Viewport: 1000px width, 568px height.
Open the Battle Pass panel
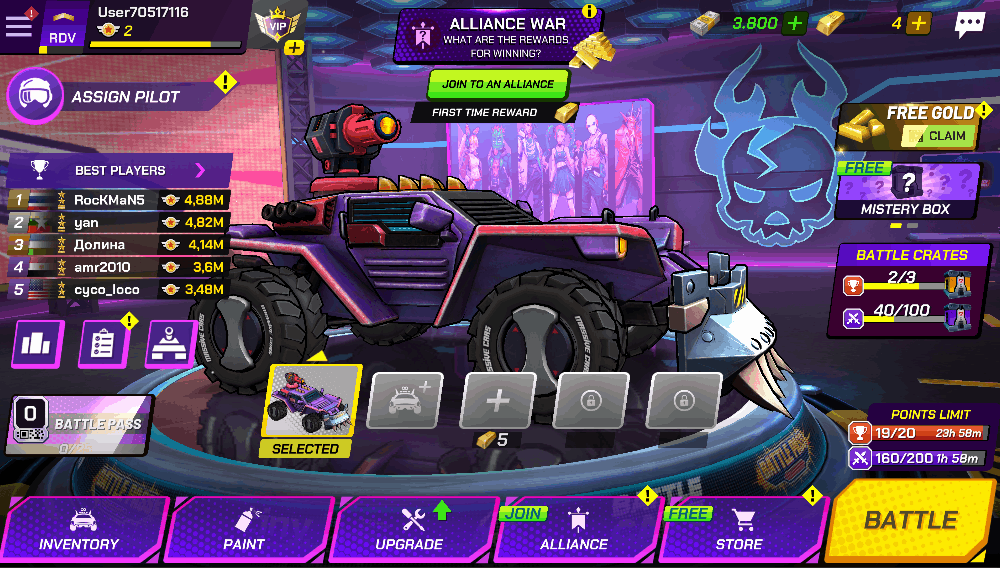[80, 426]
